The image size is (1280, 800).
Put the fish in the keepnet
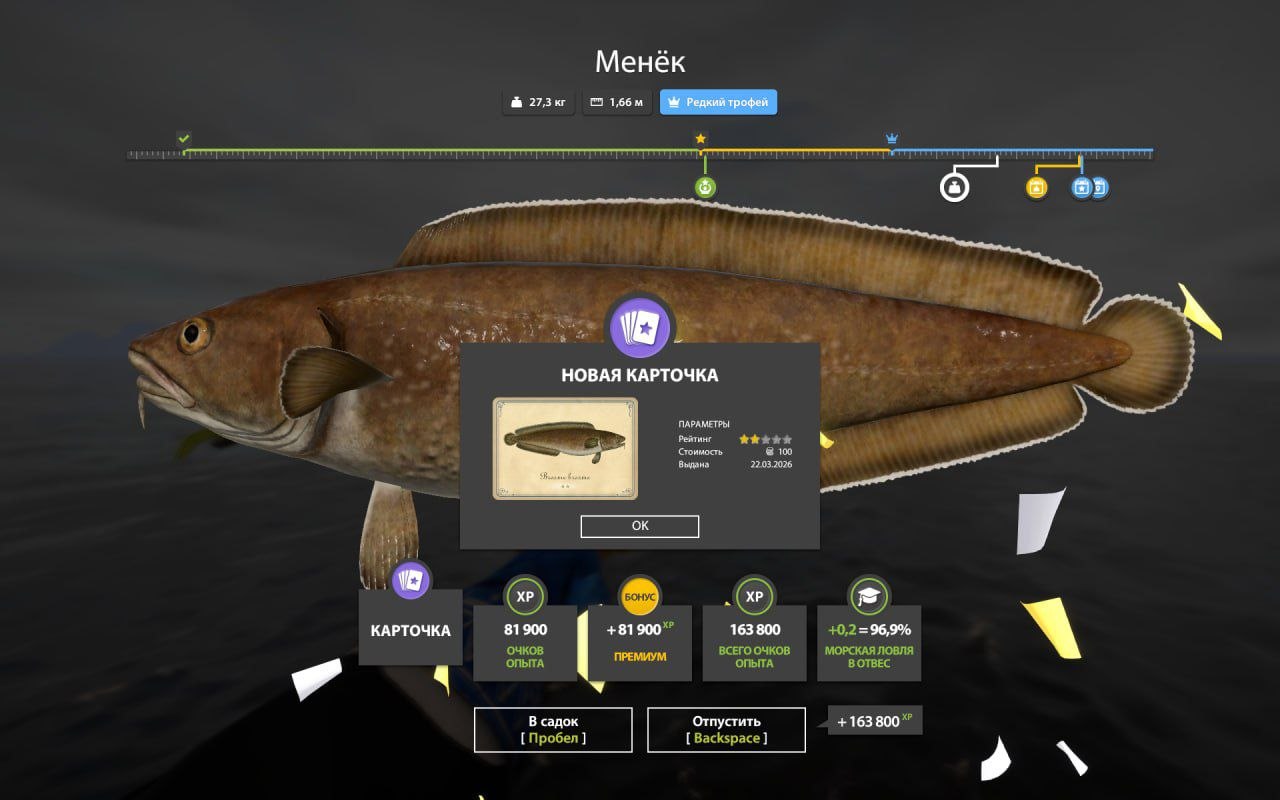click(553, 730)
